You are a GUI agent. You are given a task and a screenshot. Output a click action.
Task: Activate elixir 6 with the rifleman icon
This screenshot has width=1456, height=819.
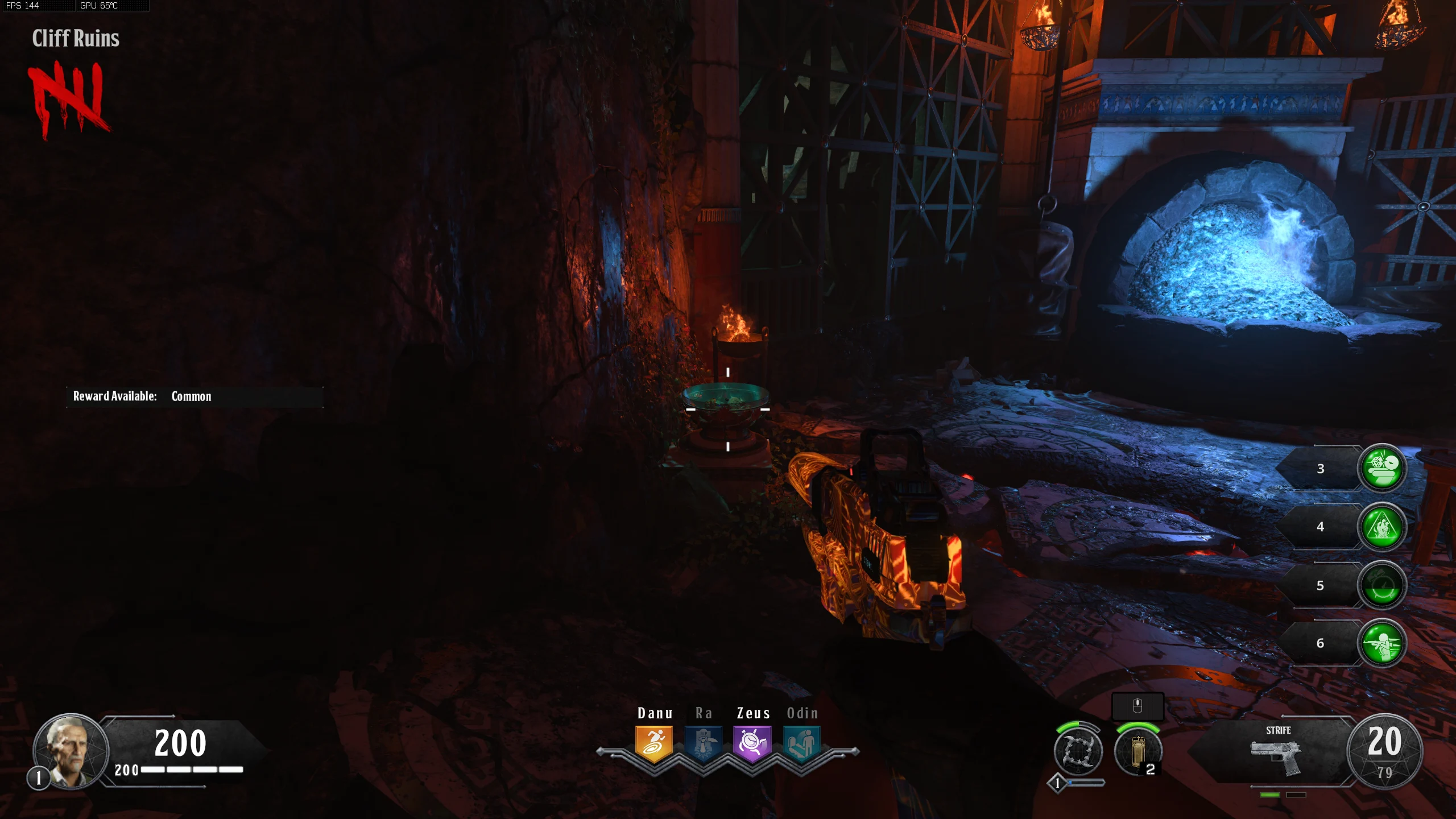click(x=1382, y=643)
